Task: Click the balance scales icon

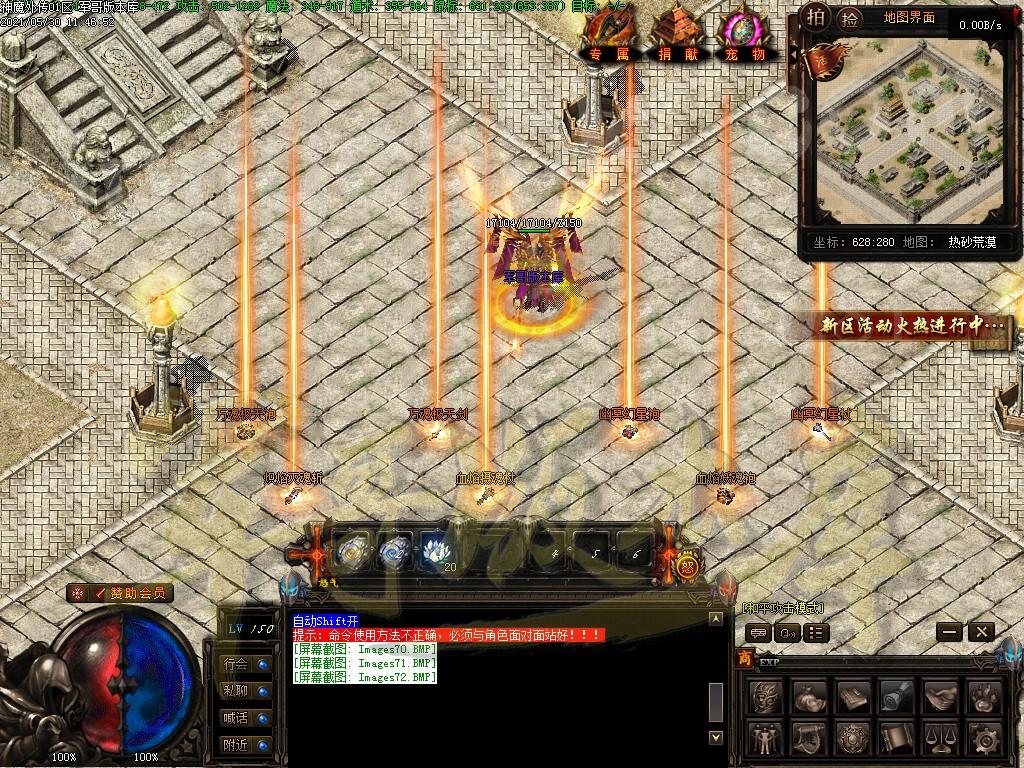Action: (x=940, y=739)
